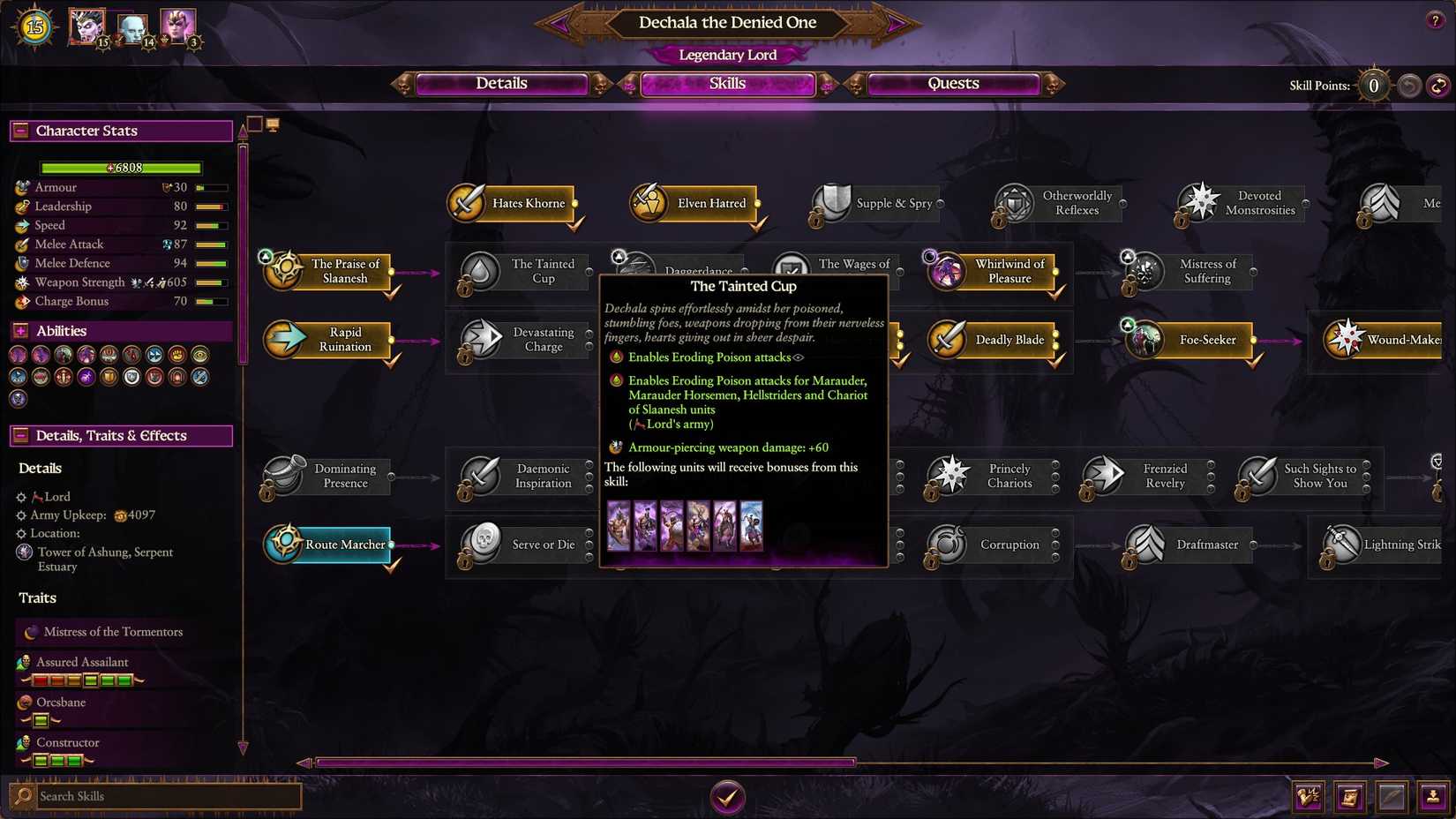The width and height of the screenshot is (1456, 819).
Task: Click the Foe-Seeker skill icon
Action: [1143, 340]
